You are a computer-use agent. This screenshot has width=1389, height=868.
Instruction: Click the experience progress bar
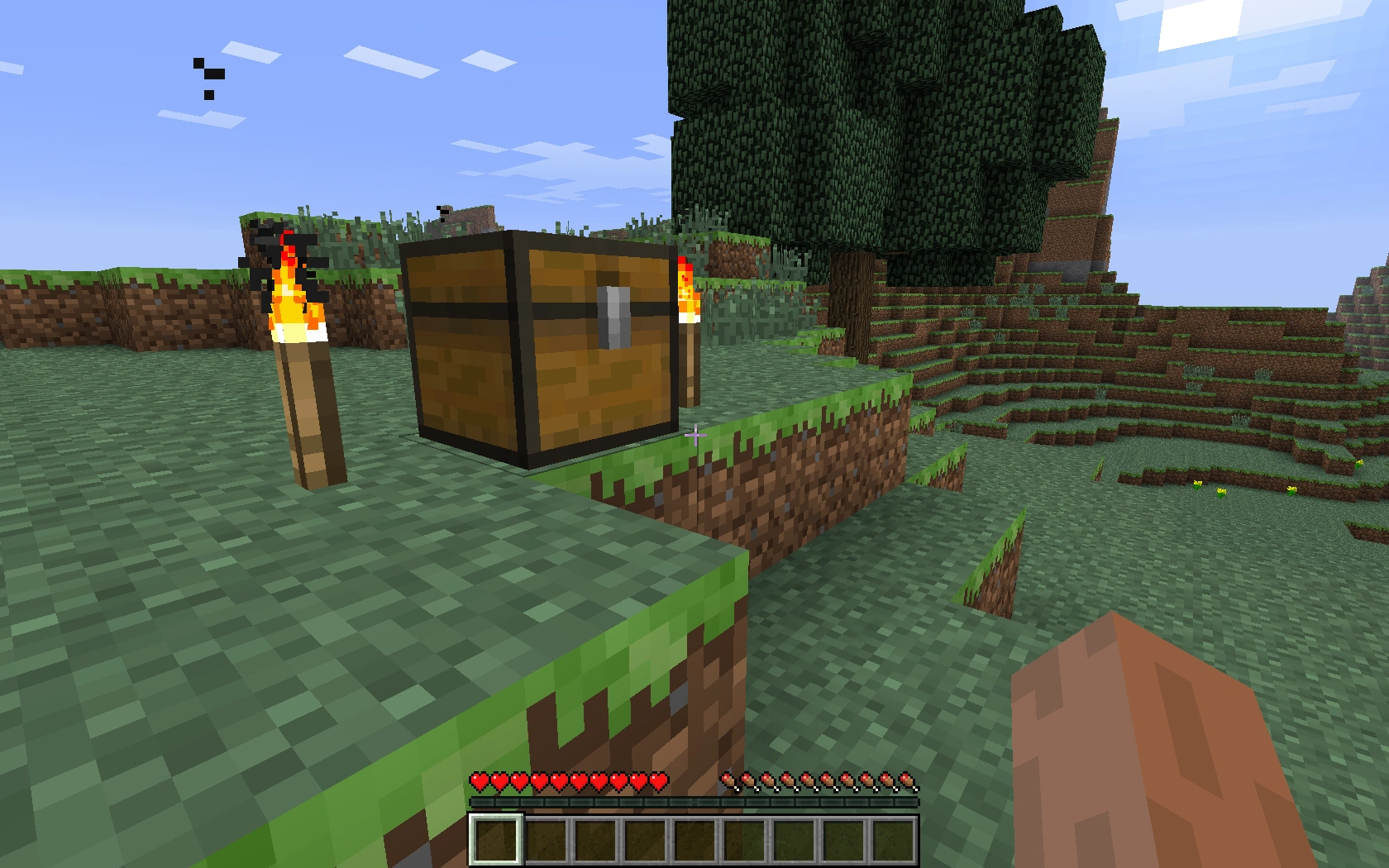694,800
